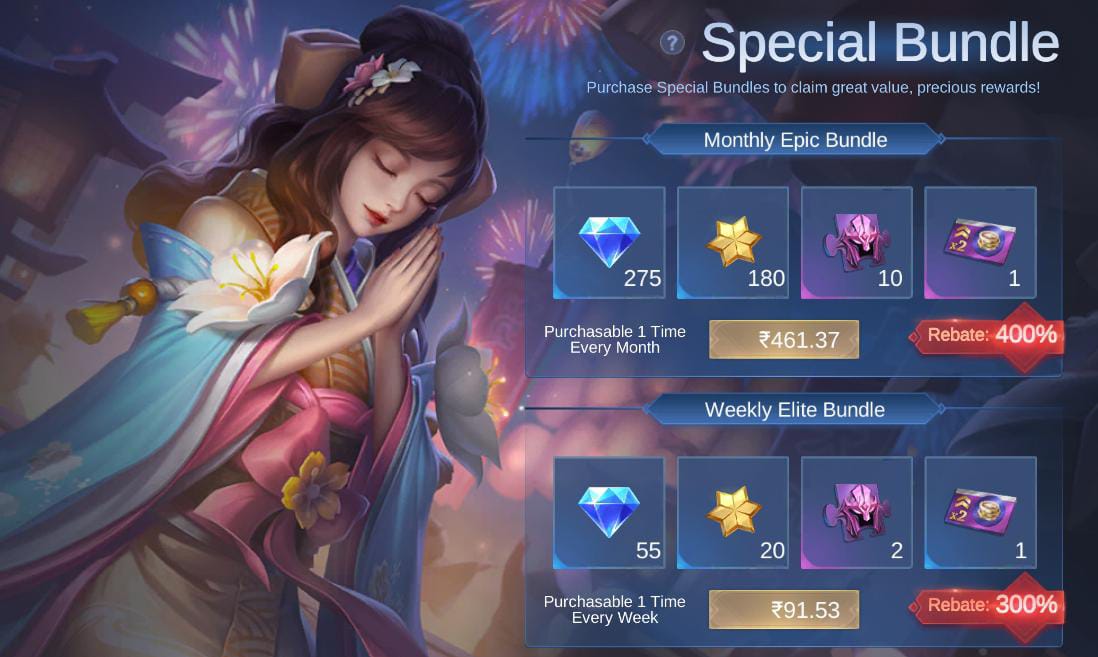Tap the 55 diamonds Weekly reward
Image resolution: width=1098 pixels, height=657 pixels.
coord(609,513)
